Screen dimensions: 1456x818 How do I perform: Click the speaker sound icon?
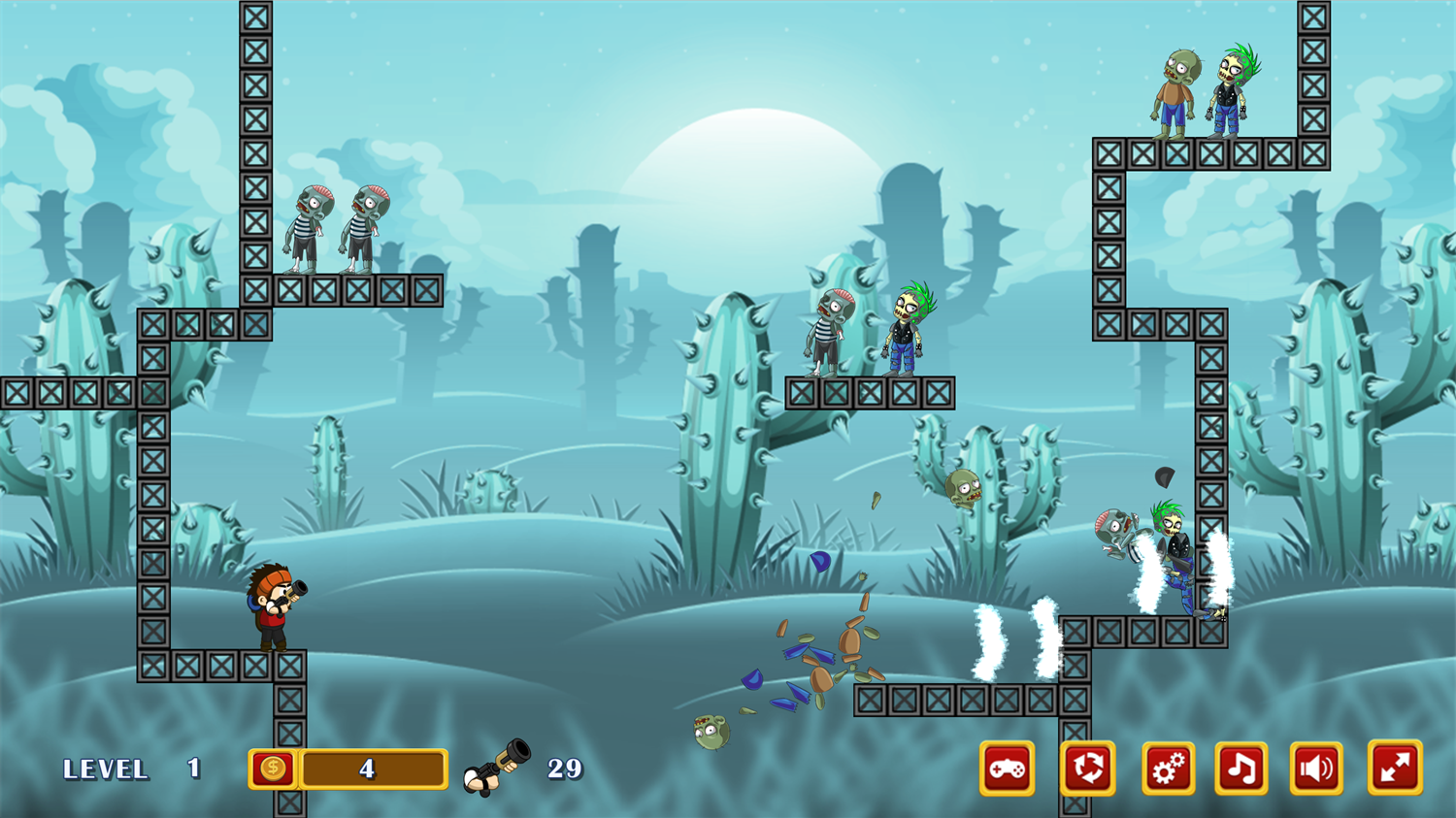1317,768
